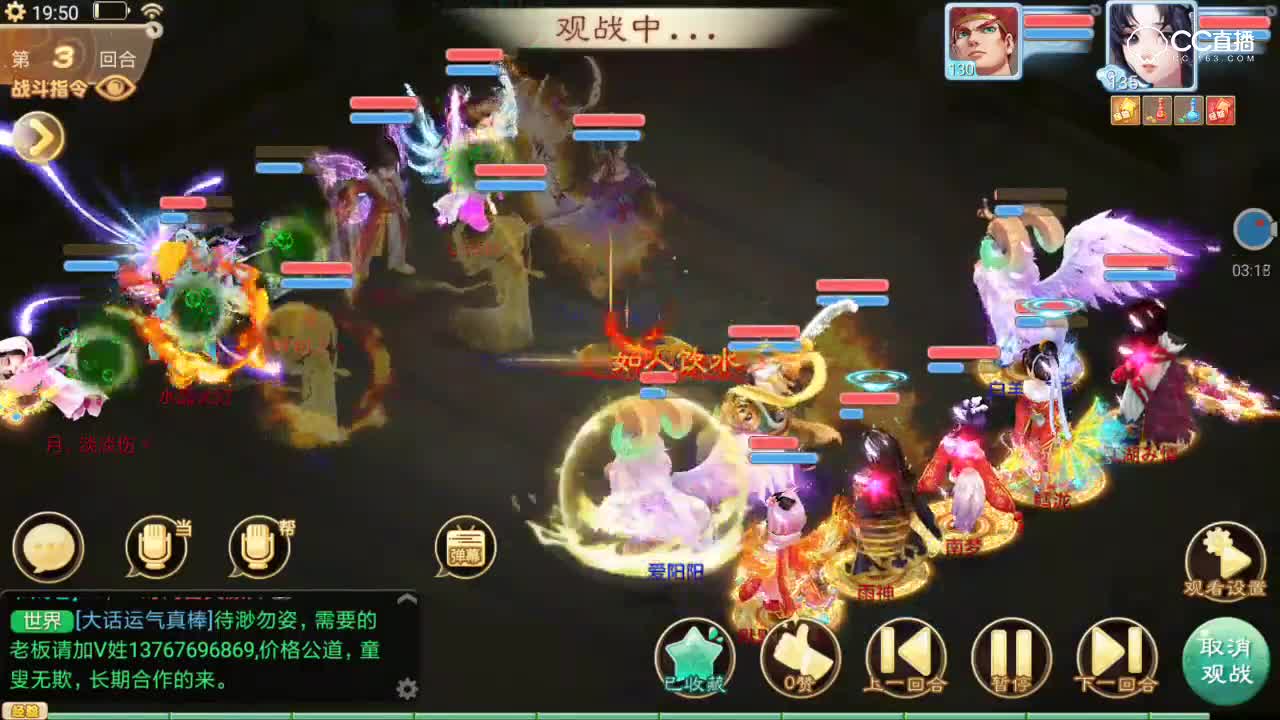Select the red potion item icon

point(1157,111)
